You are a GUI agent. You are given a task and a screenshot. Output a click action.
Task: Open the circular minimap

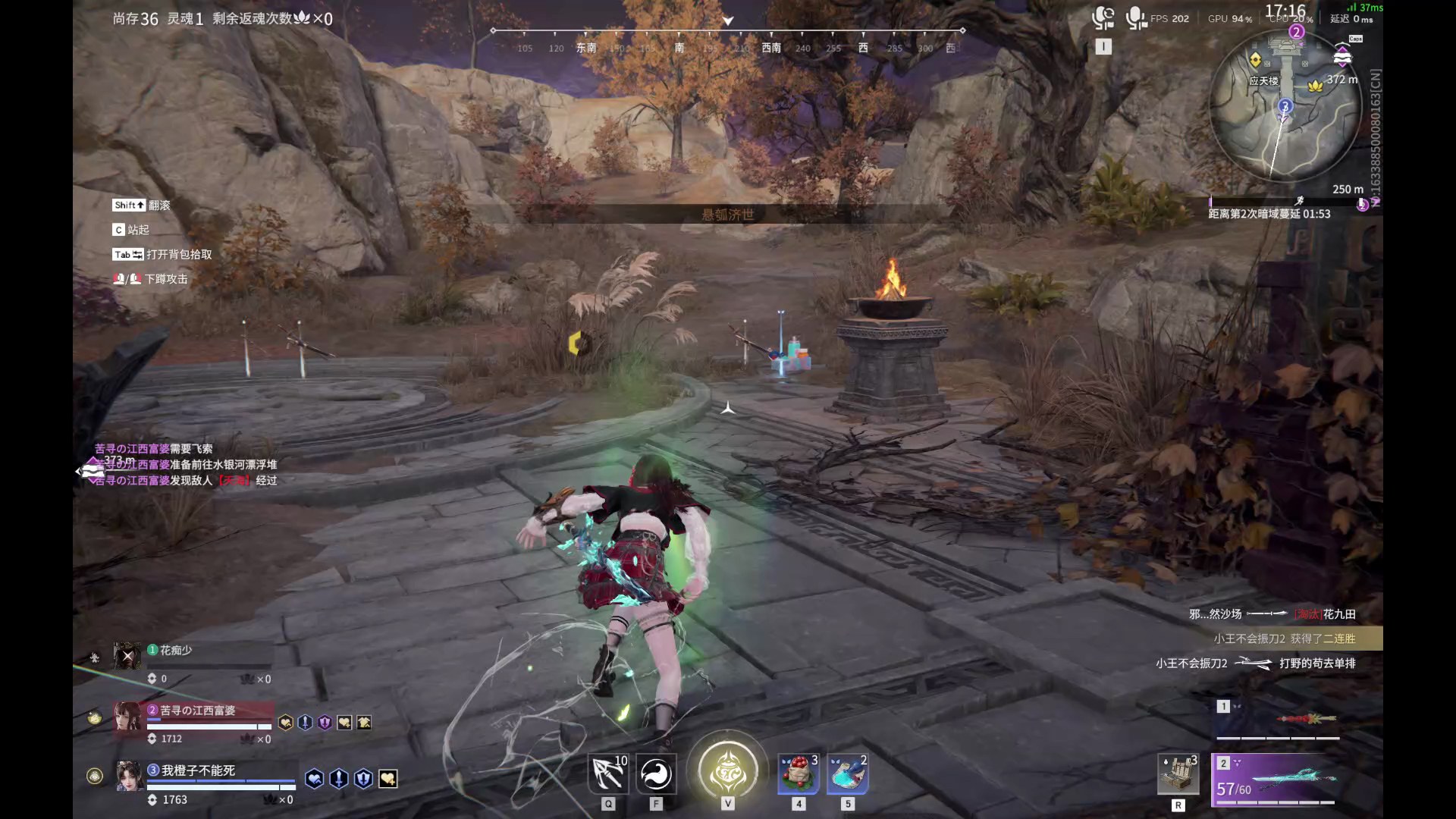1285,106
